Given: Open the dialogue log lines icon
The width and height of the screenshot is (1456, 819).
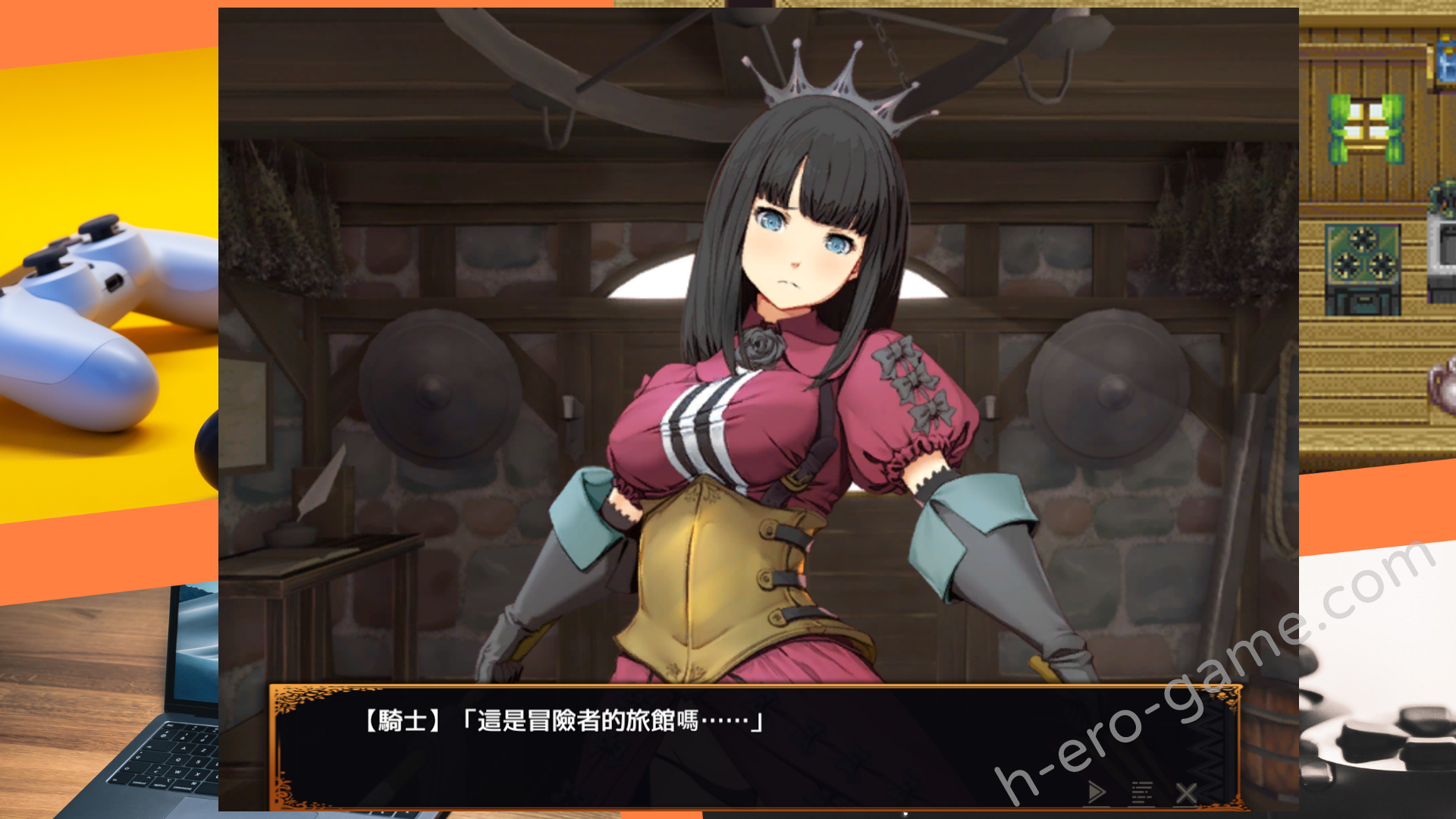Looking at the screenshot, I should 1142,792.
